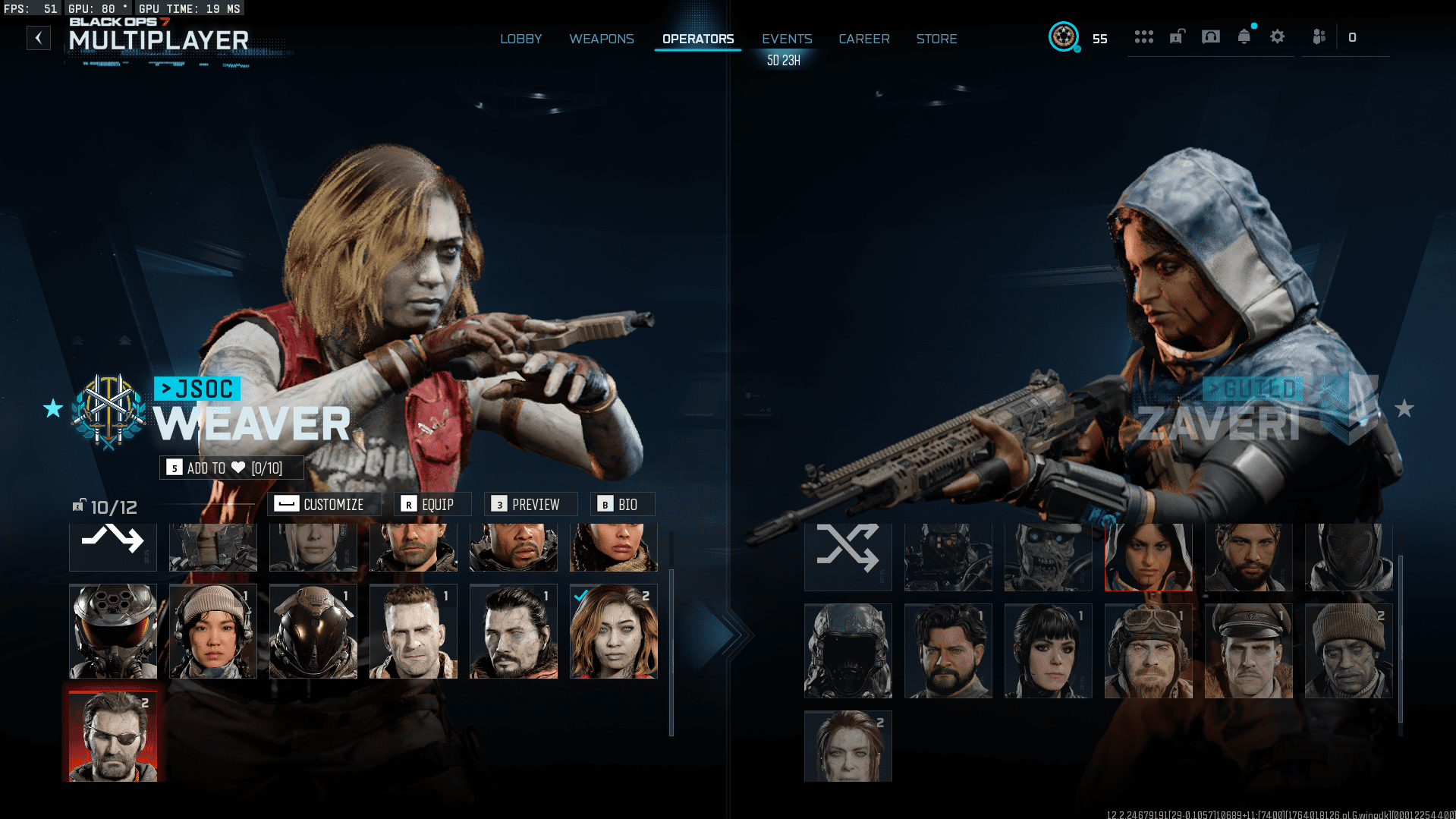Choose the beanie and headset operator

click(212, 631)
